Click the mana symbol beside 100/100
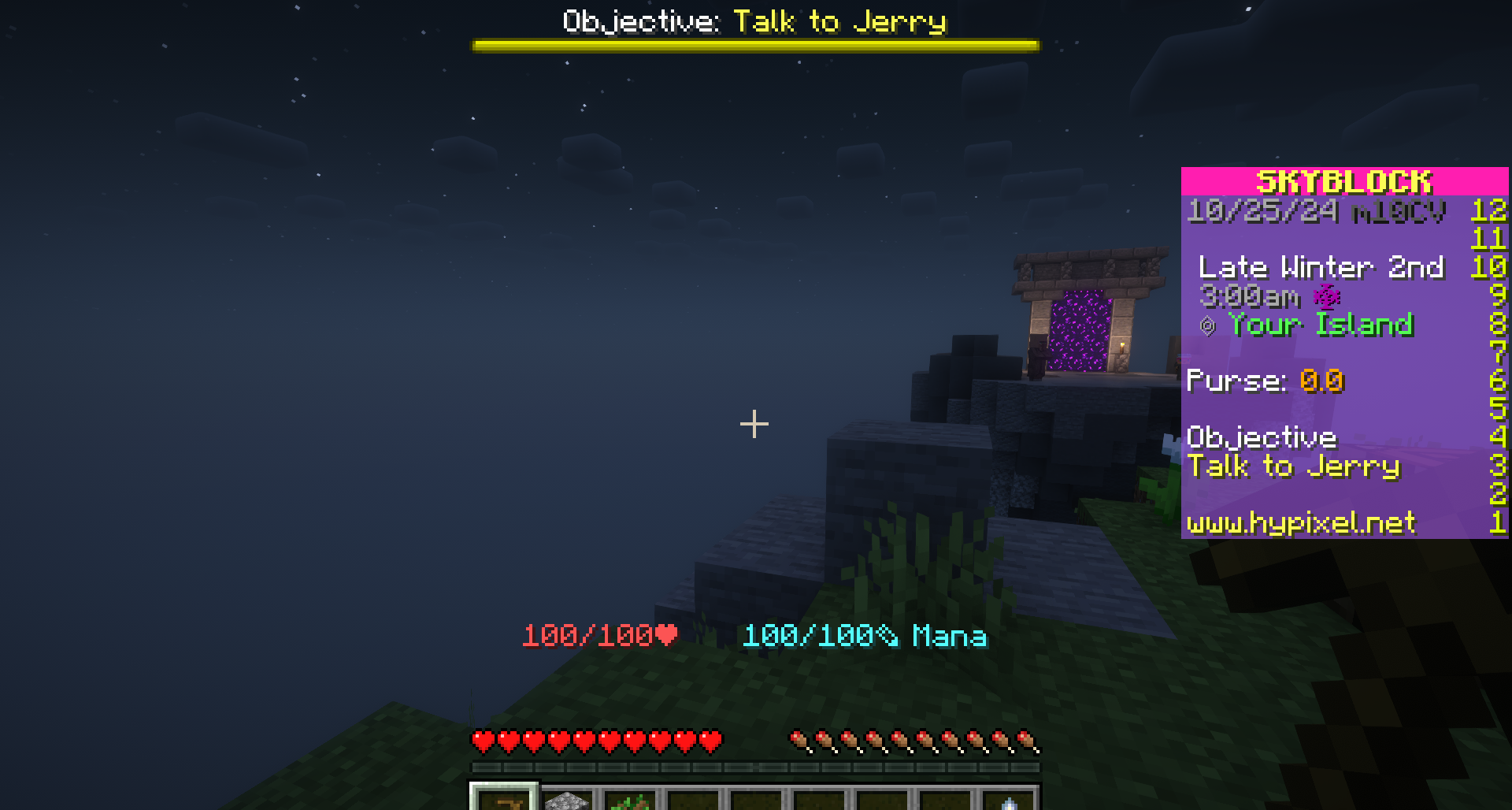Viewport: 1512px width, 810px height. [886, 637]
